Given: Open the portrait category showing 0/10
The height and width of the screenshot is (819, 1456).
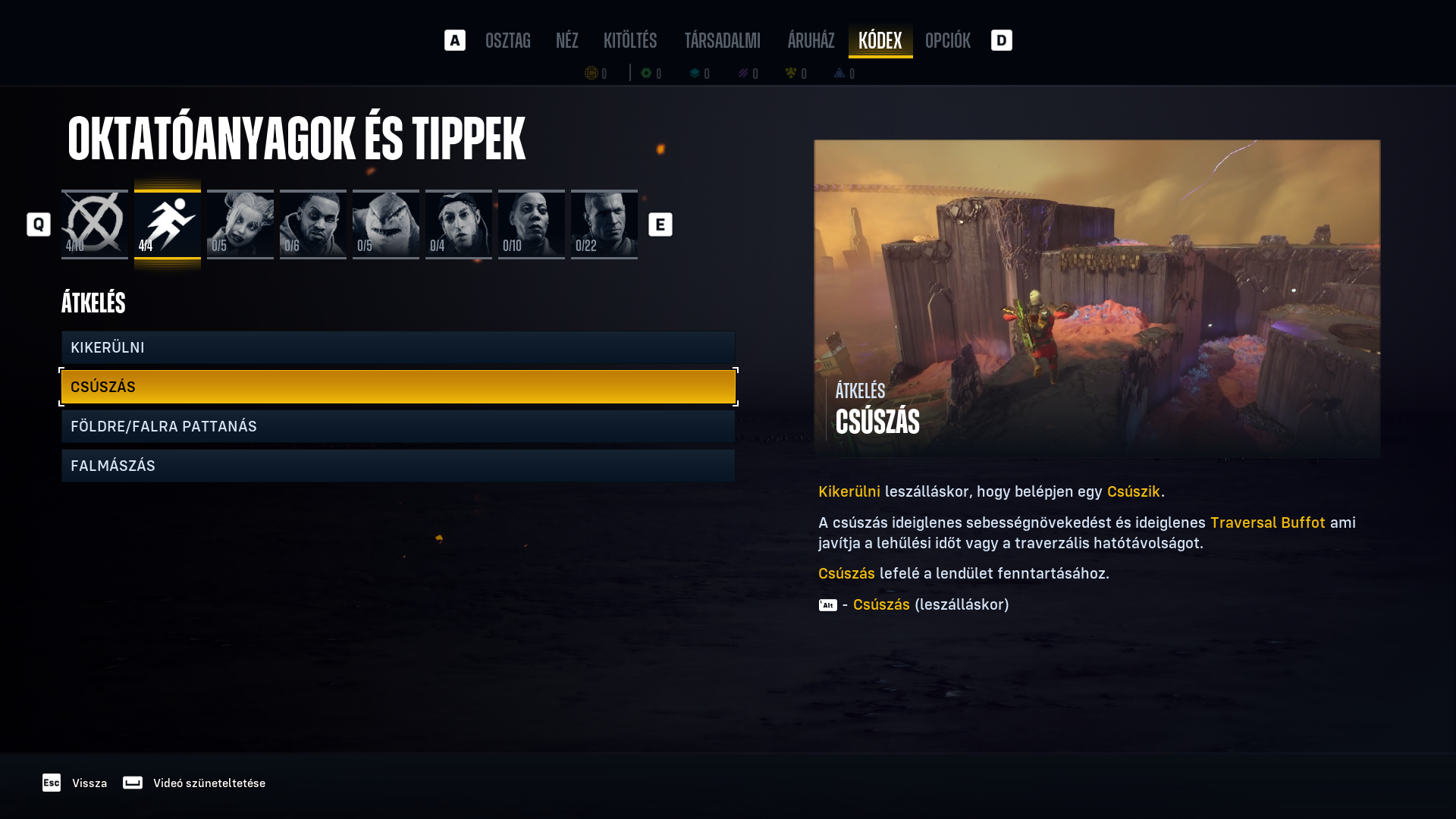Looking at the screenshot, I should [x=532, y=224].
